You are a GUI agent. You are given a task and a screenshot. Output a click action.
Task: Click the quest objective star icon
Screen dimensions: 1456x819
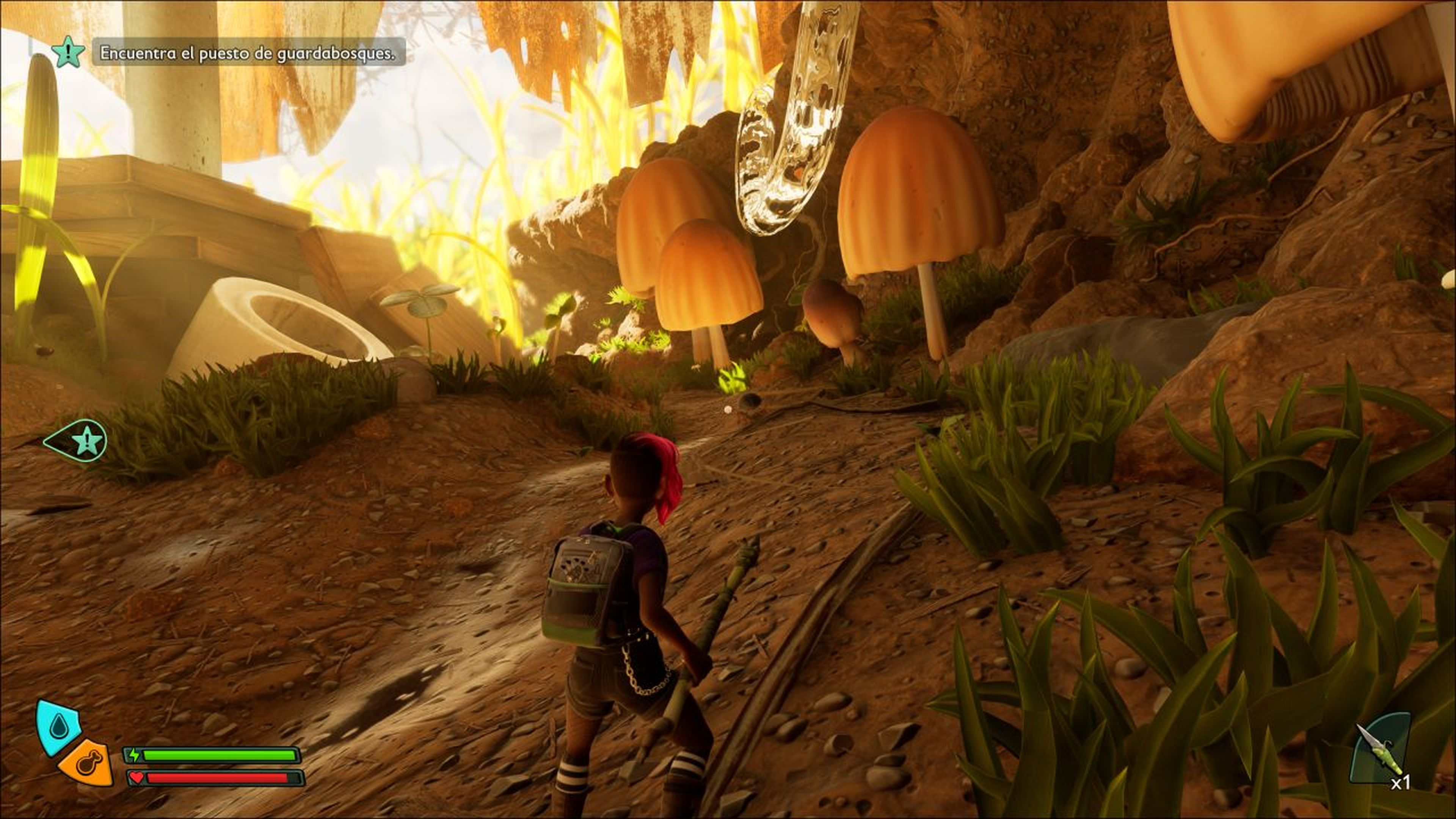pos(68,52)
